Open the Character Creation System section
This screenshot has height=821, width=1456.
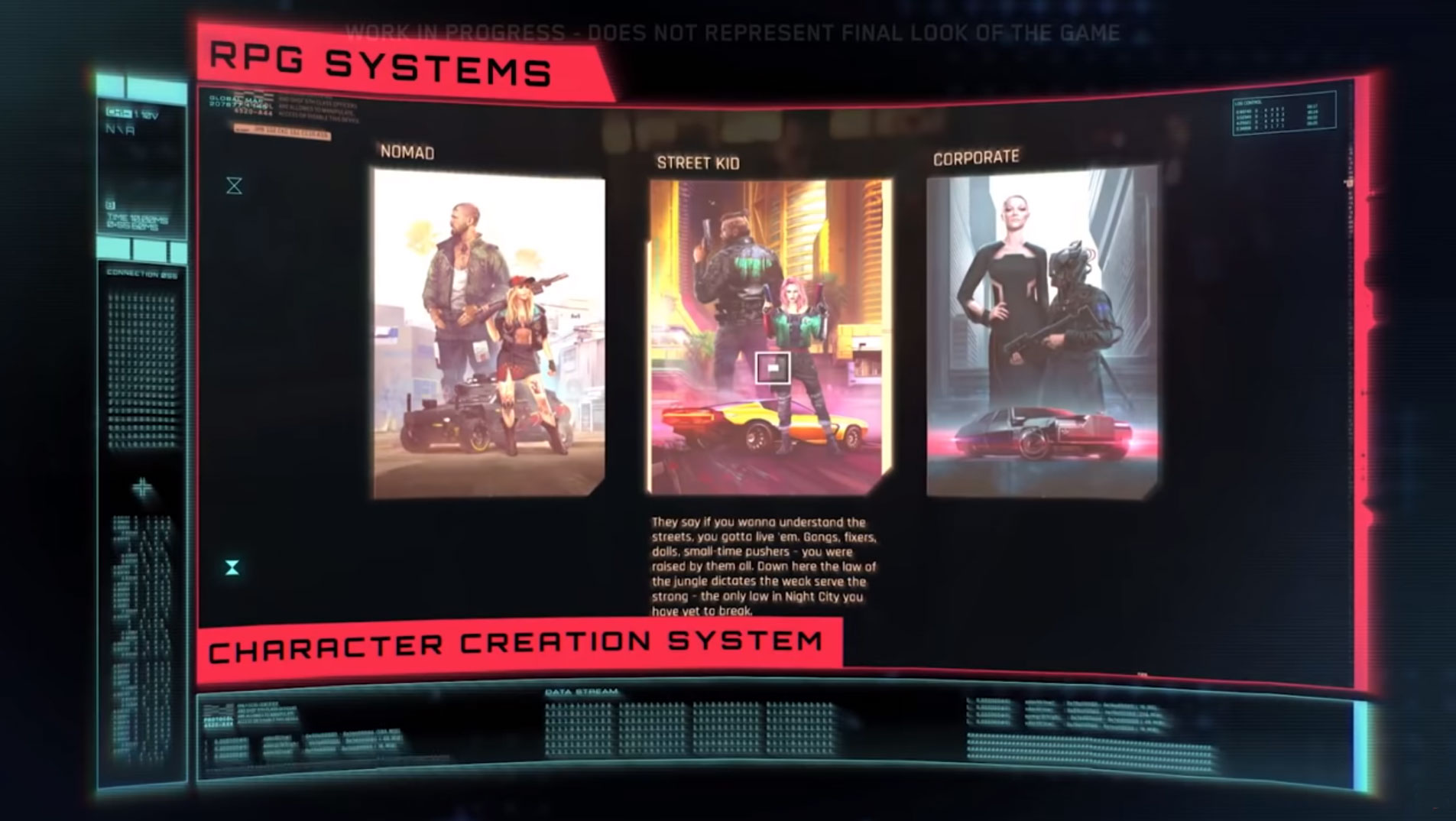click(520, 644)
